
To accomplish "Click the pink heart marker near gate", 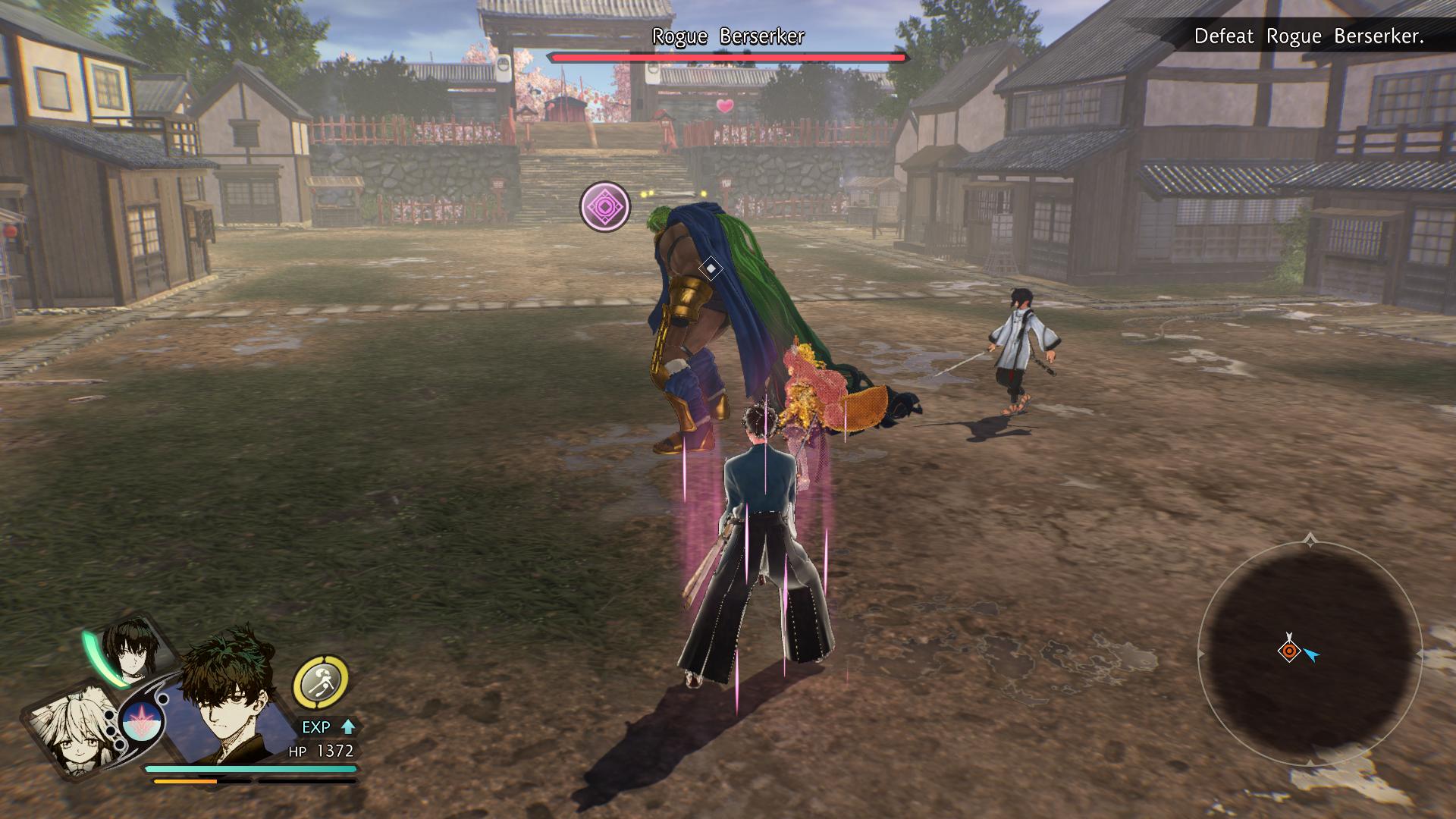I will coord(725,106).
